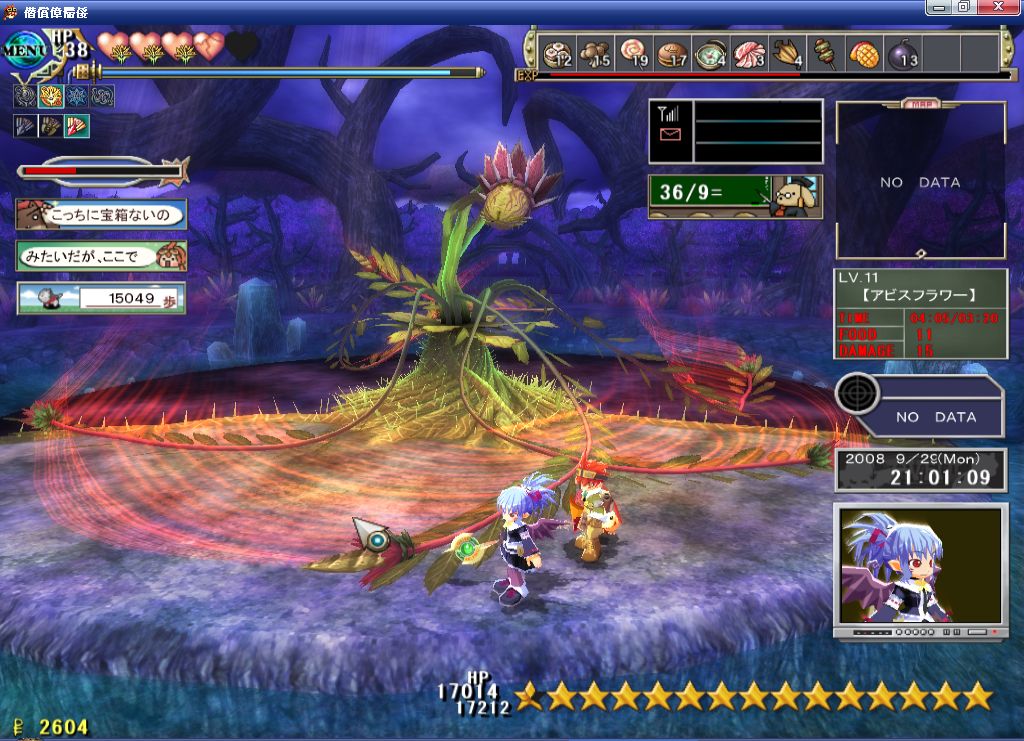Viewport: 1024px width, 741px height.
Task: Select the green soup bowl slot
Action: tap(711, 52)
